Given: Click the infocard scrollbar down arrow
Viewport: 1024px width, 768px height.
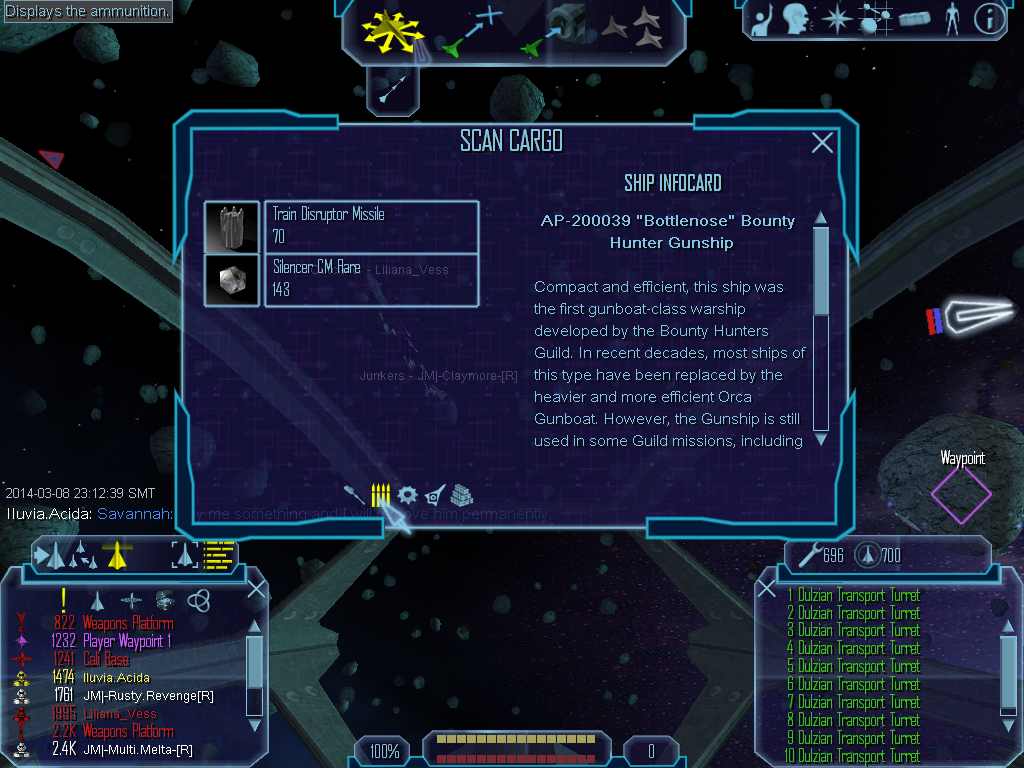Looking at the screenshot, I should (x=821, y=438).
